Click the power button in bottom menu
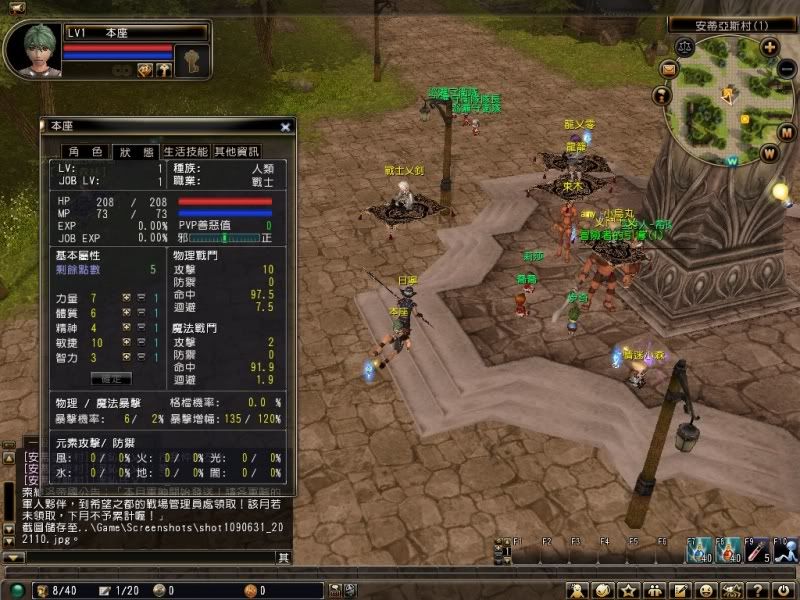800x600 pixels. 784,590
